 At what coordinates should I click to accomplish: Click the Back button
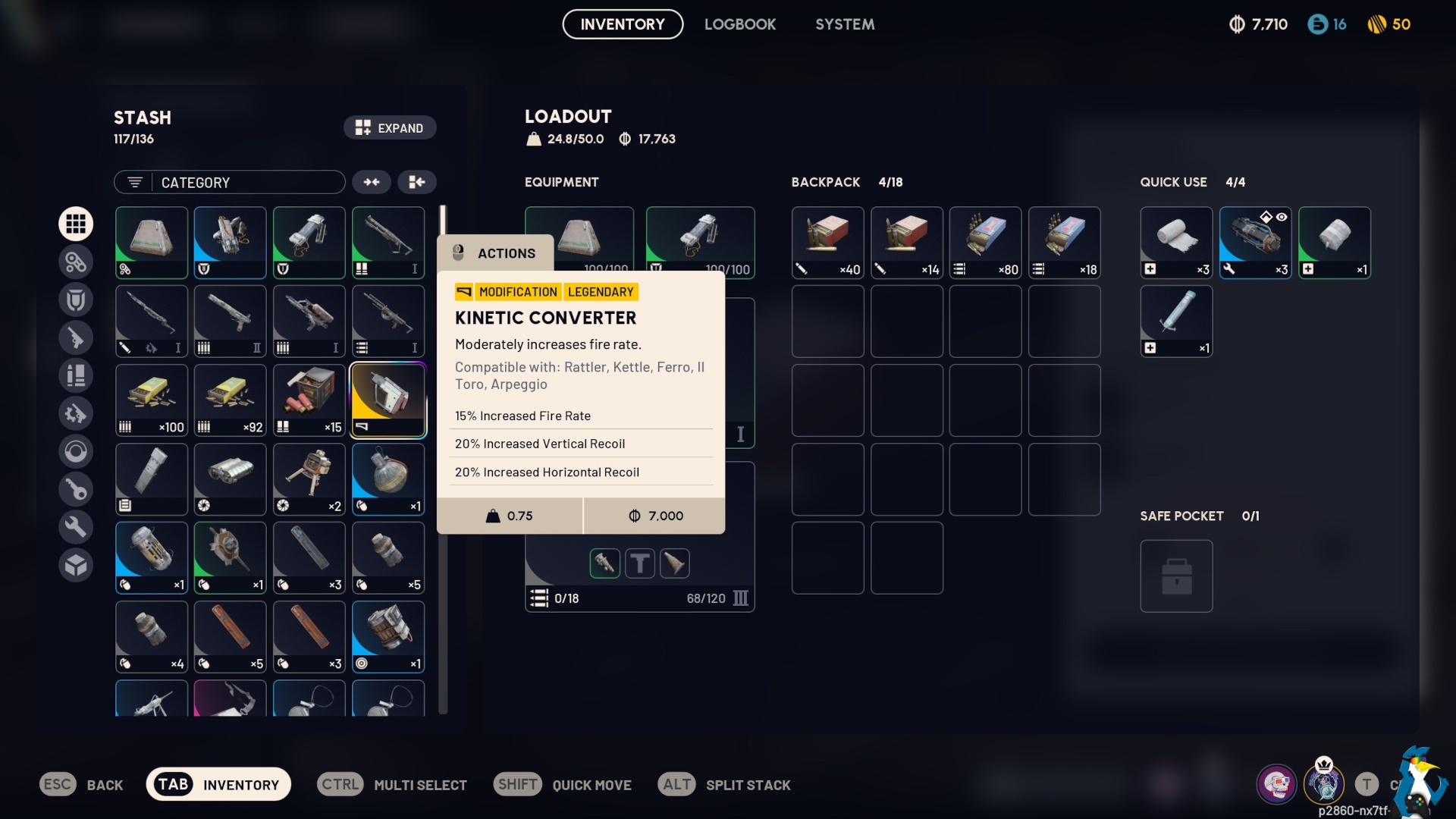pyautogui.click(x=82, y=785)
